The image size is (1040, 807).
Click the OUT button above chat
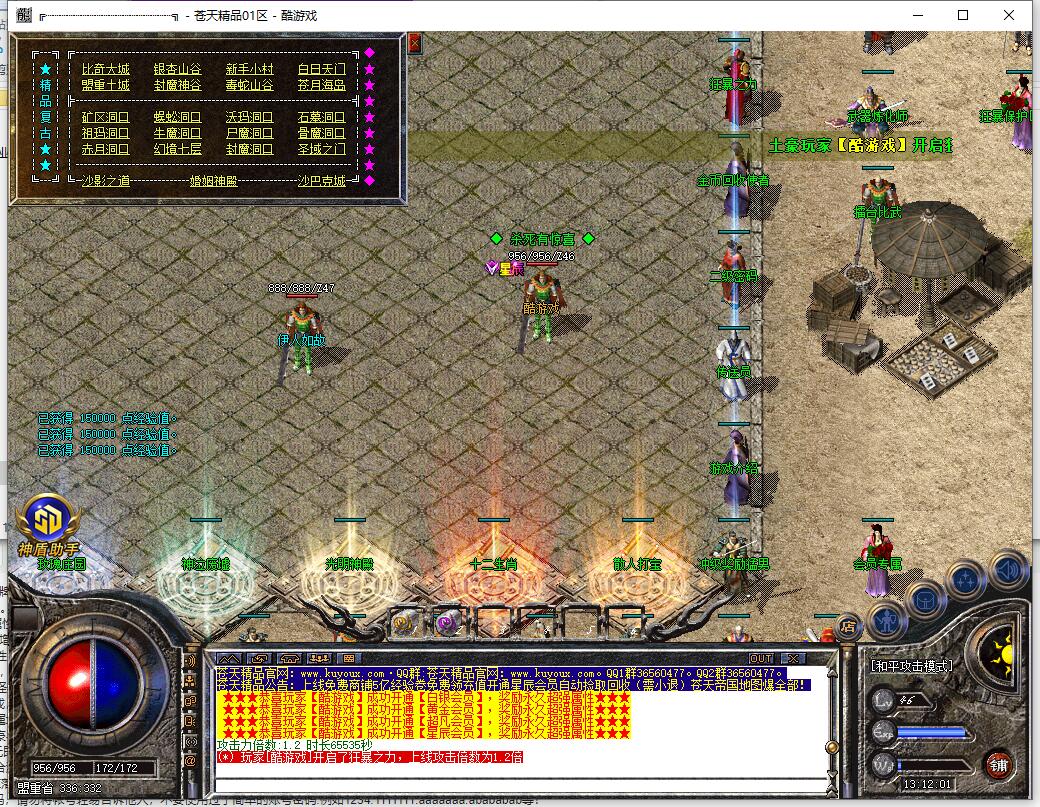761,658
